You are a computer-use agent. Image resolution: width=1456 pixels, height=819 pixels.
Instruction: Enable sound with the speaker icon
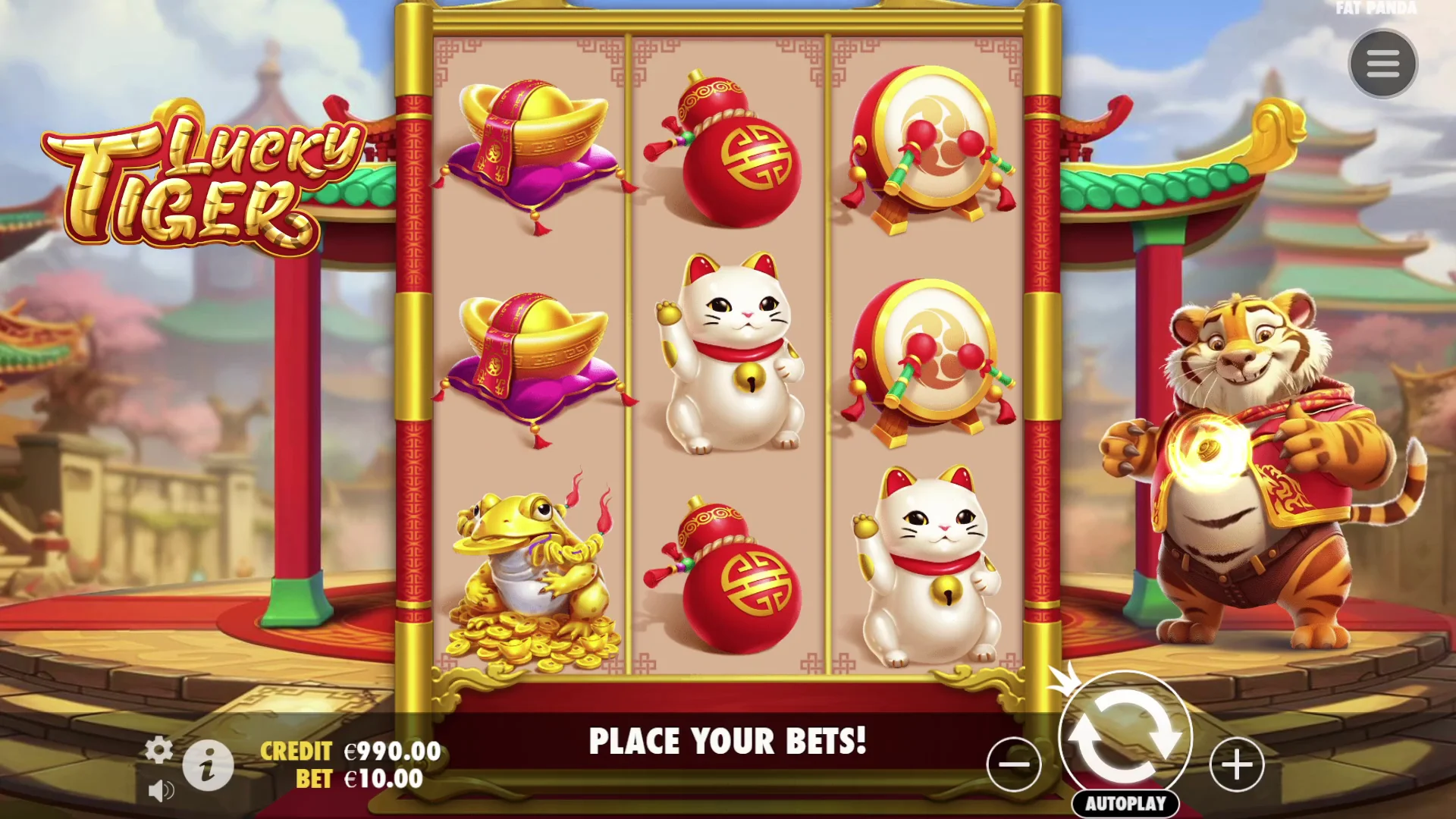click(x=160, y=791)
